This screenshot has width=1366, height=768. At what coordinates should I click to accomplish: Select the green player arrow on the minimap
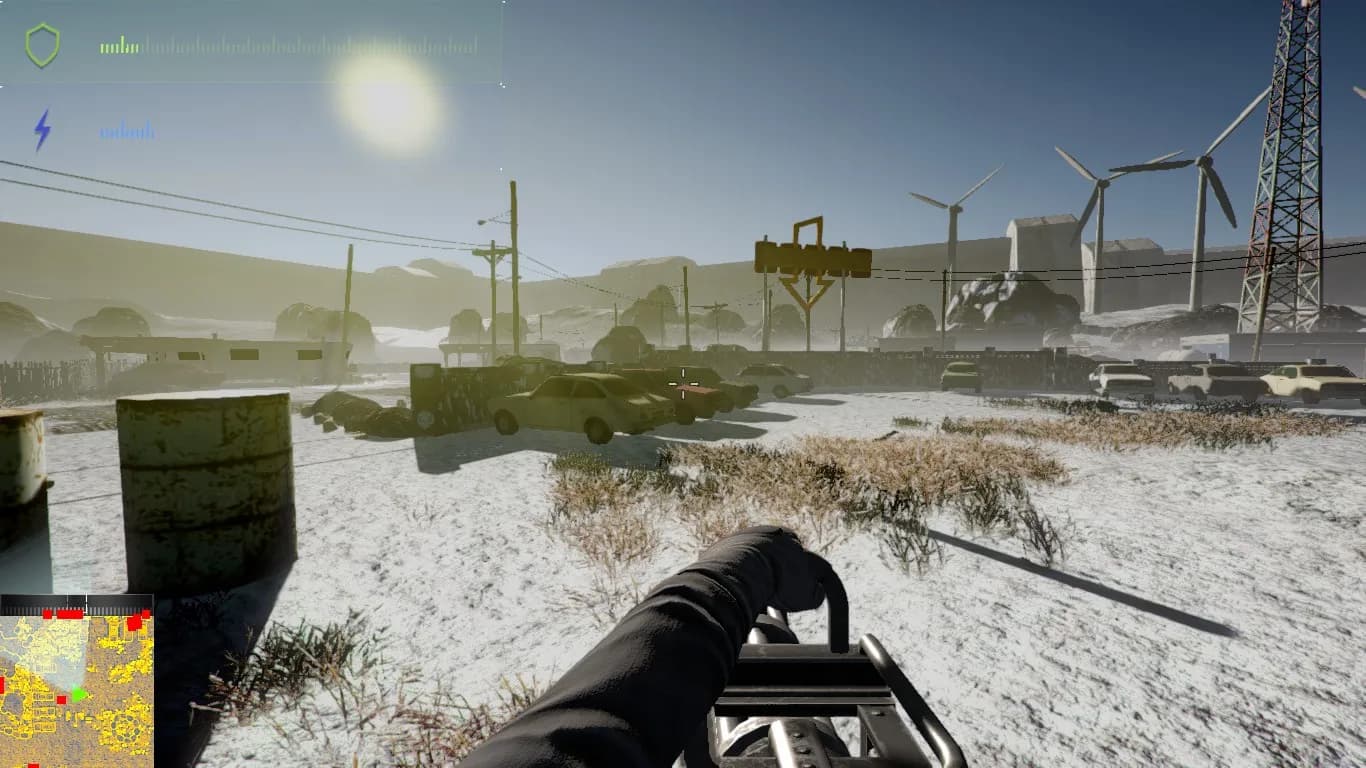pos(80,694)
